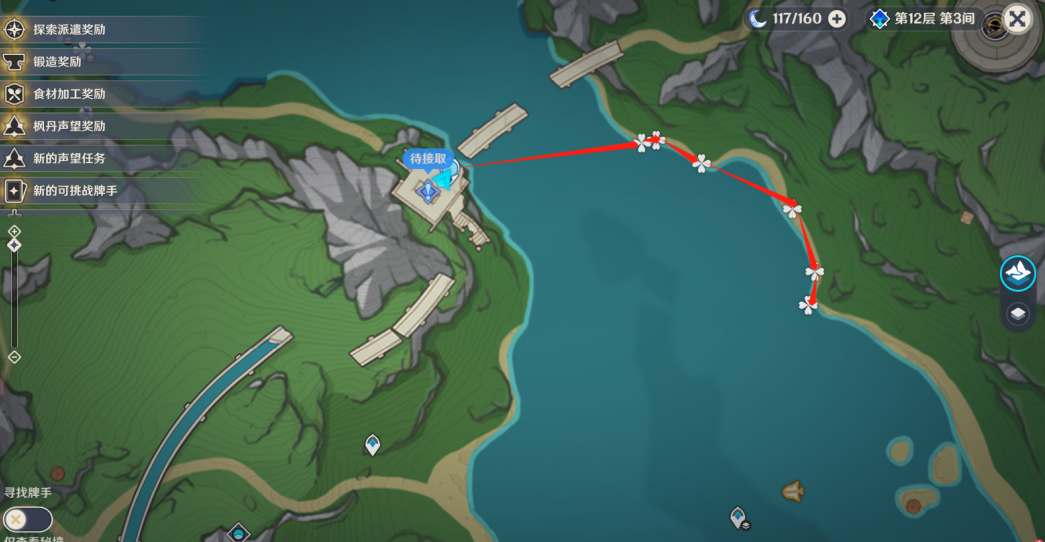Choose the 食材加工奖励 entry
Image resolution: width=1045 pixels, height=542 pixels.
[70, 94]
